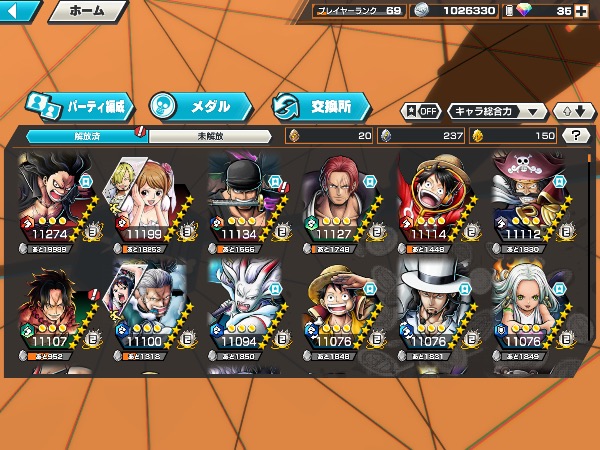Toggle the star favorite OFF filter
Image resolution: width=600 pixels, height=450 pixels.
tap(421, 111)
